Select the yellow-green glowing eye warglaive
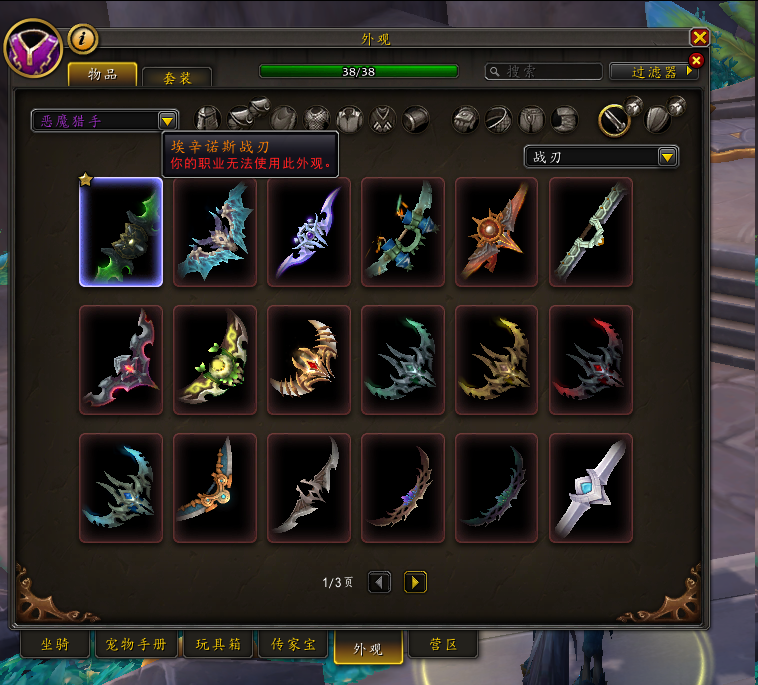Viewport: 758px width, 685px height. pos(215,360)
